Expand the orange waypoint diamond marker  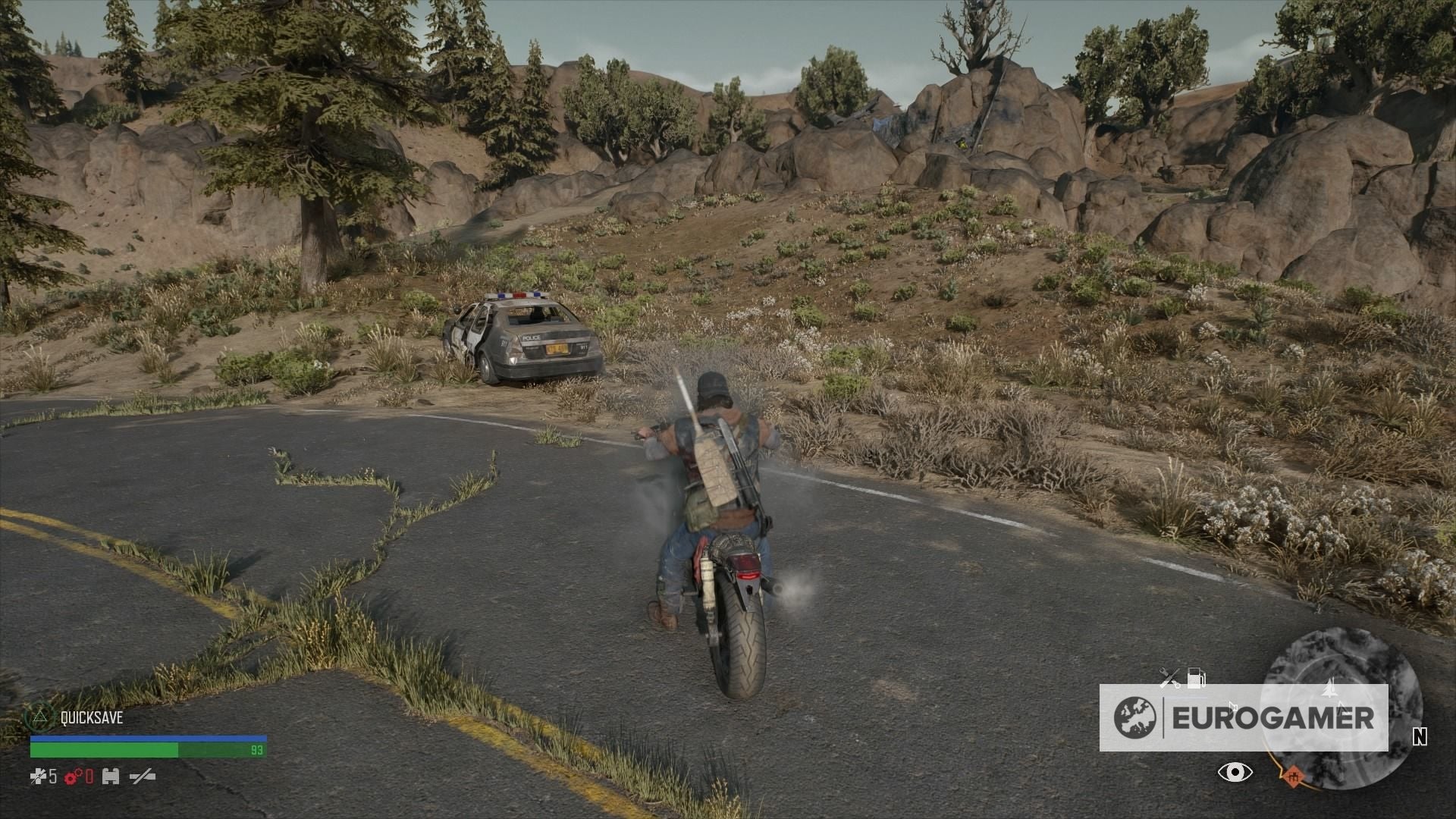point(1294,776)
